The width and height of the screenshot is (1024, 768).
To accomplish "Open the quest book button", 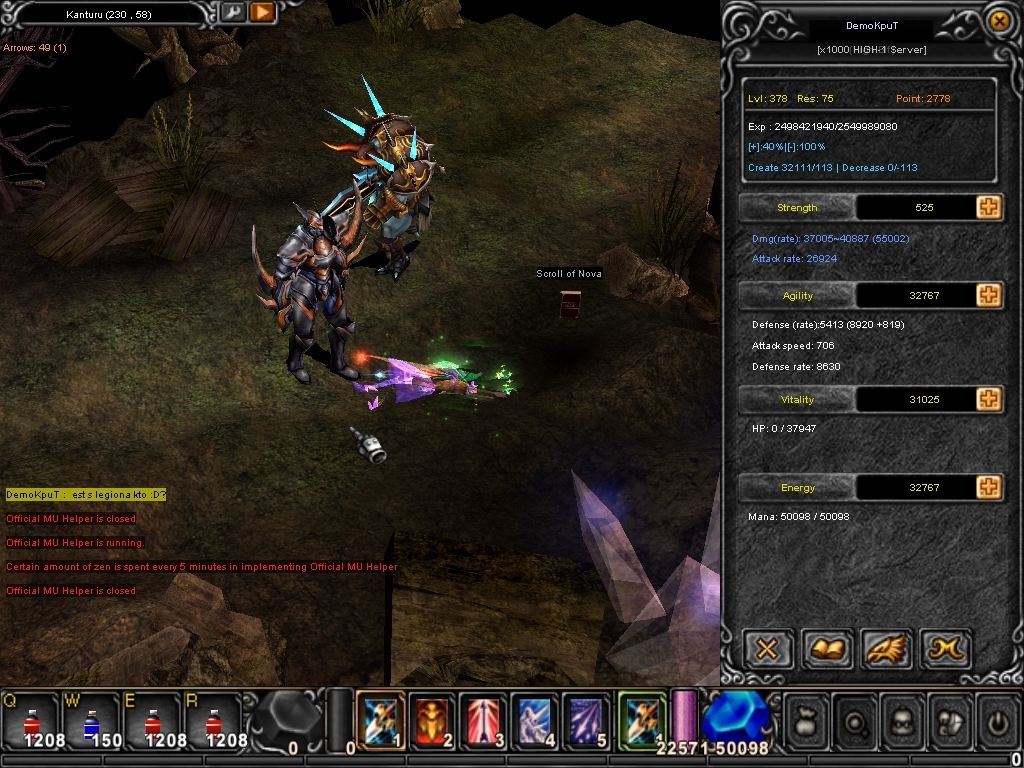I will click(827, 650).
